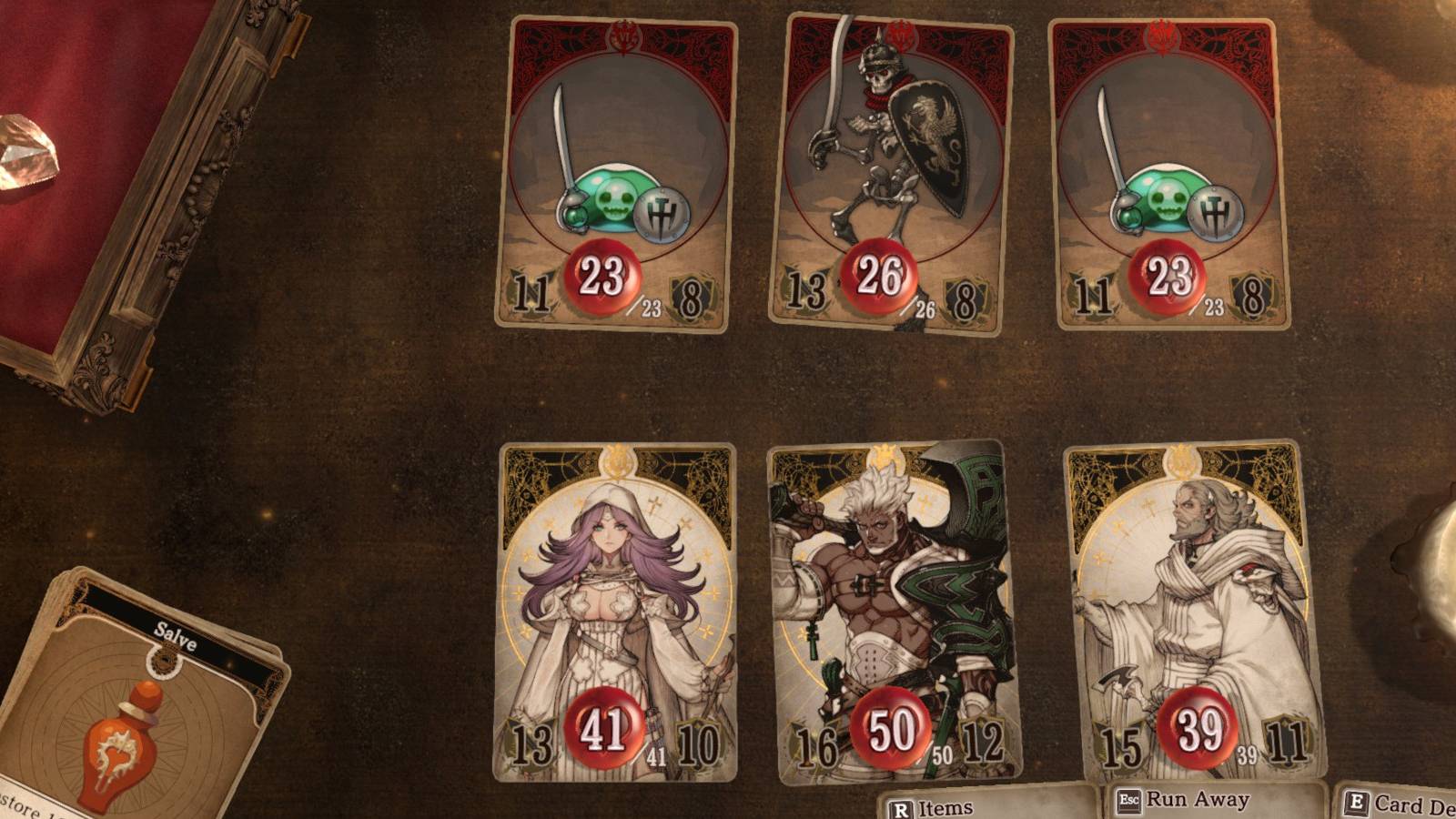Click the red crest atop the skeleton card
The height and width of the screenshot is (819, 1456).
(x=898, y=32)
